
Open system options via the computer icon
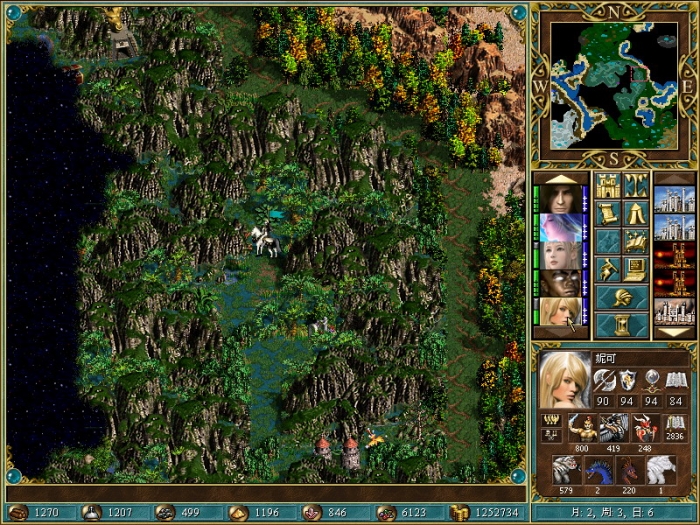click(x=636, y=268)
